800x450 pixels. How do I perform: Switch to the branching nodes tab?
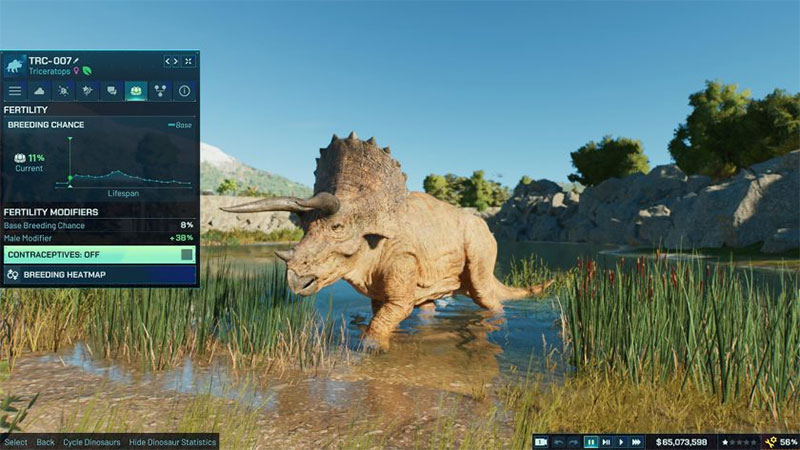click(160, 91)
